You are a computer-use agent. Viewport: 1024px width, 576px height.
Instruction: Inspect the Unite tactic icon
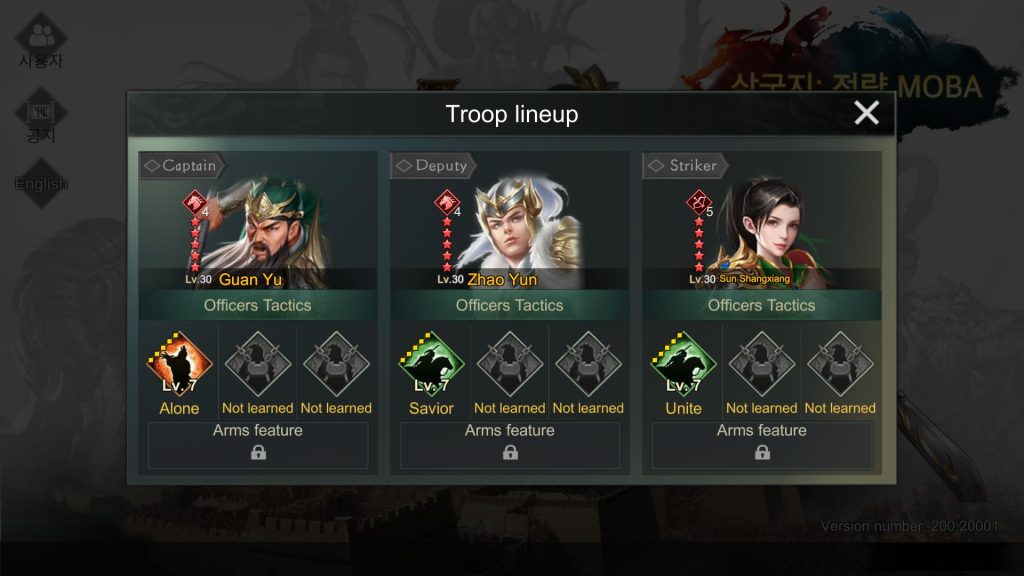click(x=683, y=366)
